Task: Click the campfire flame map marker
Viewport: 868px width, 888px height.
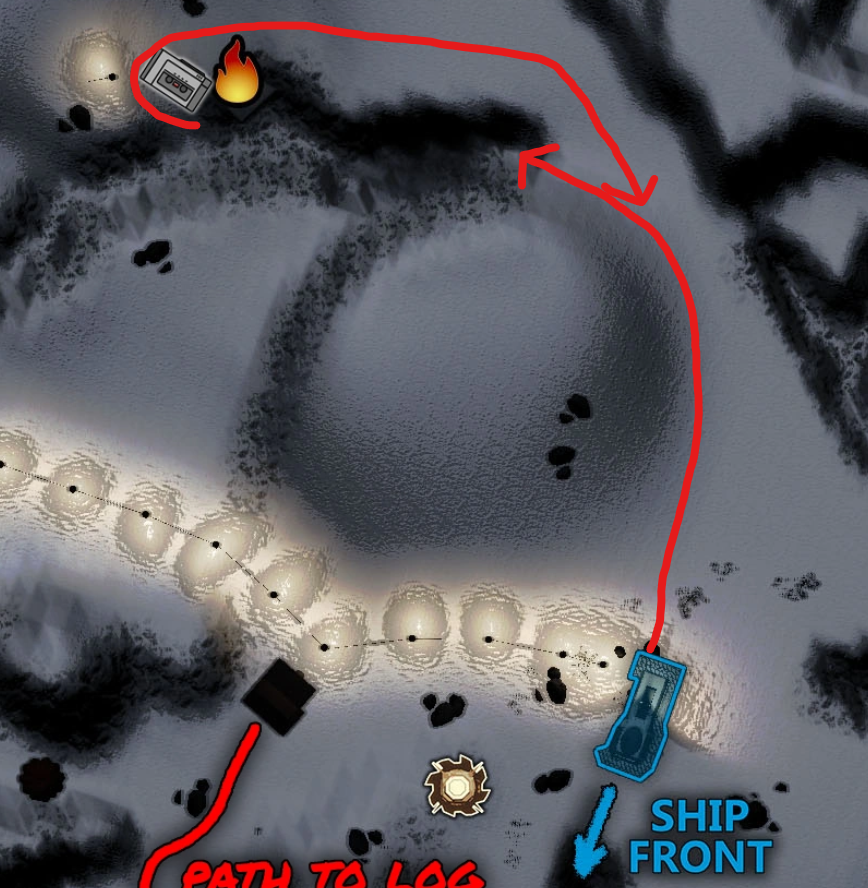Action: 237,74
